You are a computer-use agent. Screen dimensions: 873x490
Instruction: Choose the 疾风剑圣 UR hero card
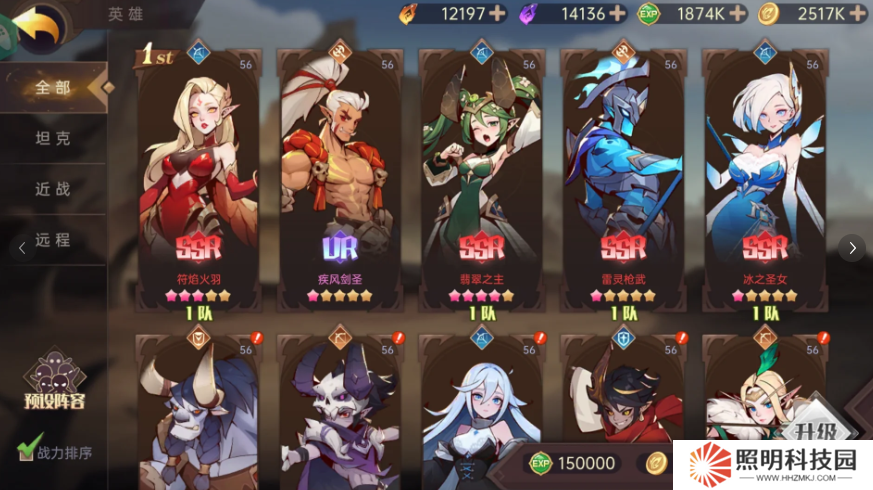point(339,180)
